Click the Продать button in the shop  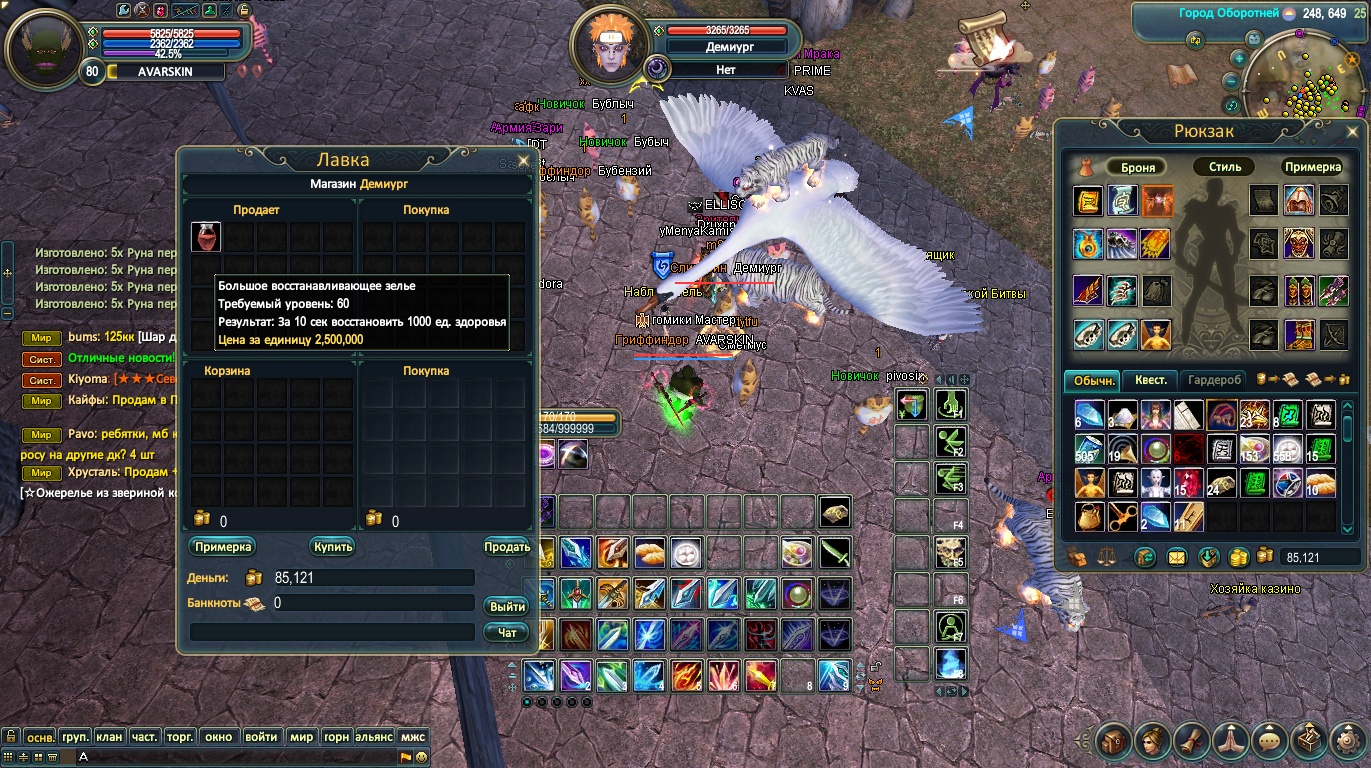coord(507,547)
